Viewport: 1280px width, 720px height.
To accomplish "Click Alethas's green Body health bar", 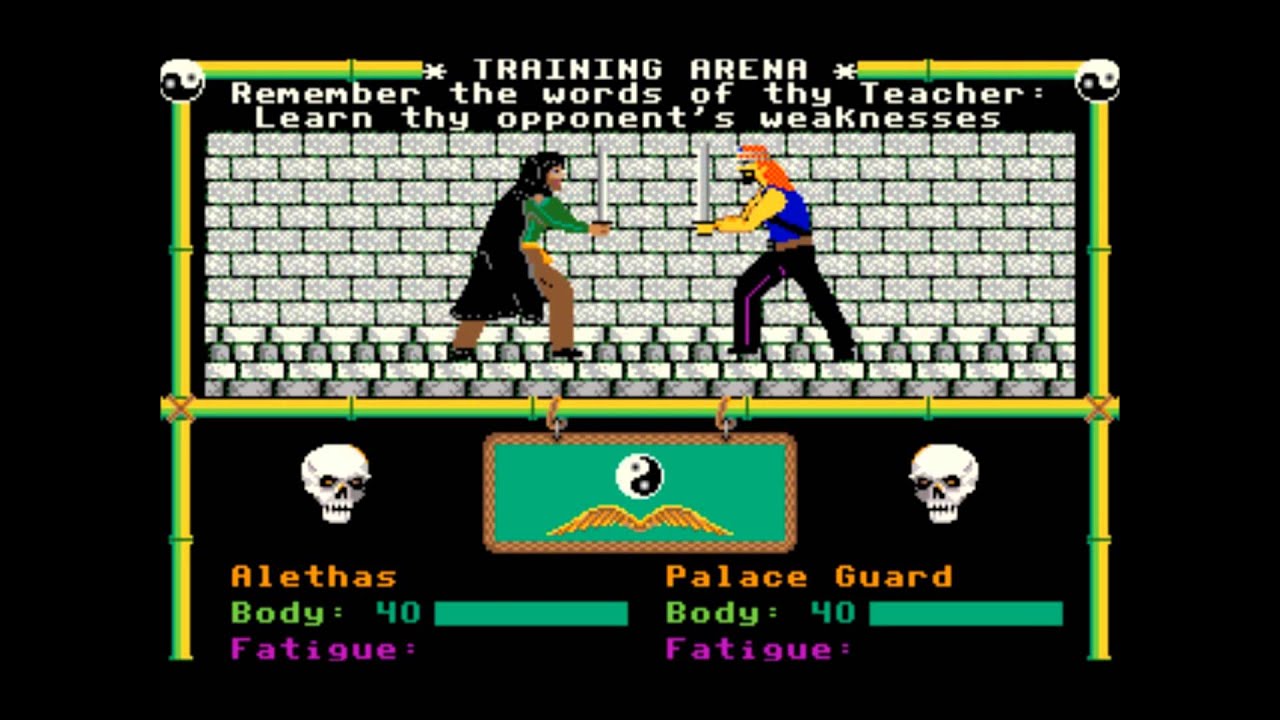I will [531, 612].
